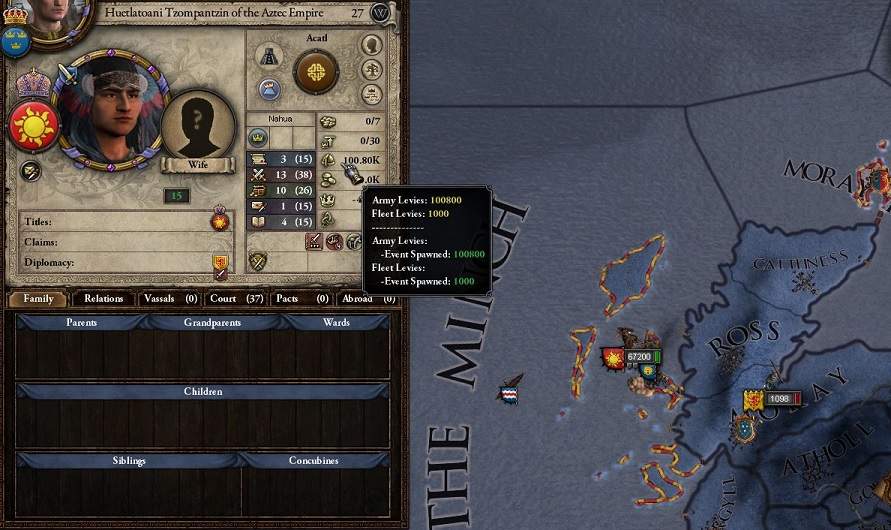
Task: Select the 67200 army unit counter
Action: [638, 357]
